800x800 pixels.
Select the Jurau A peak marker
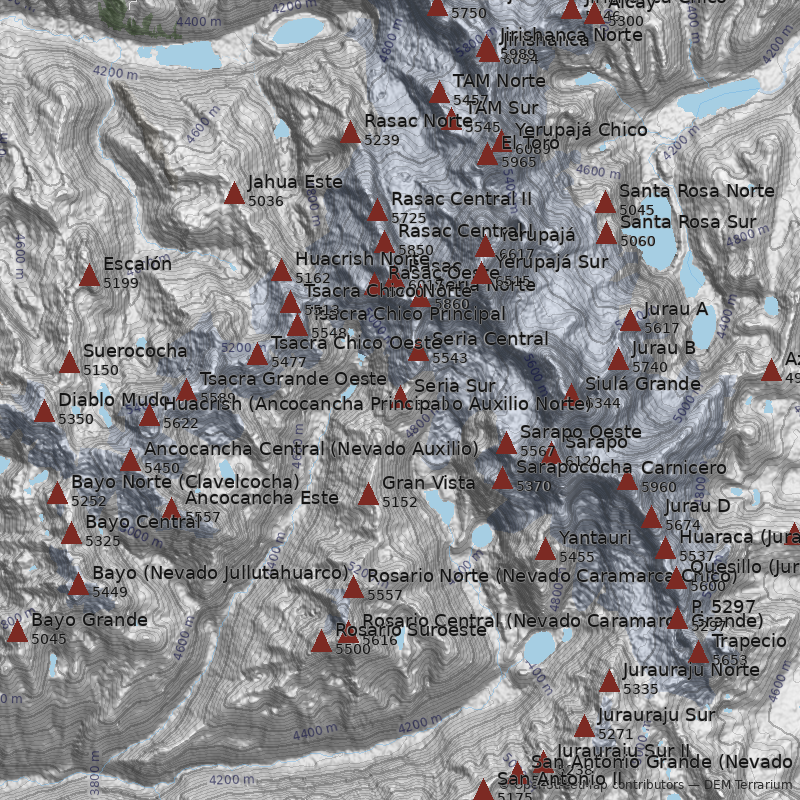pos(630,320)
